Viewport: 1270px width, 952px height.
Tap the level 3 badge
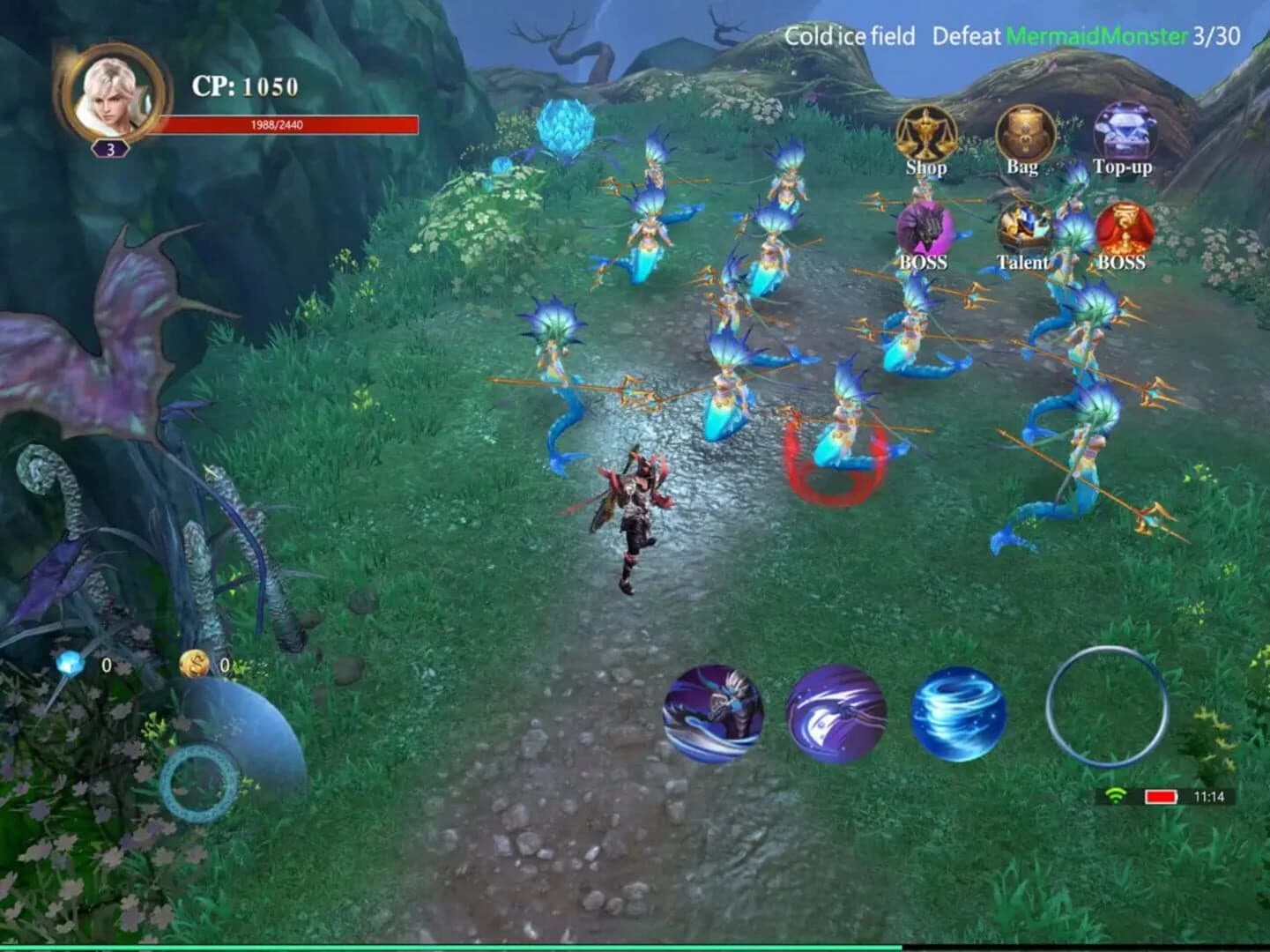[109, 148]
